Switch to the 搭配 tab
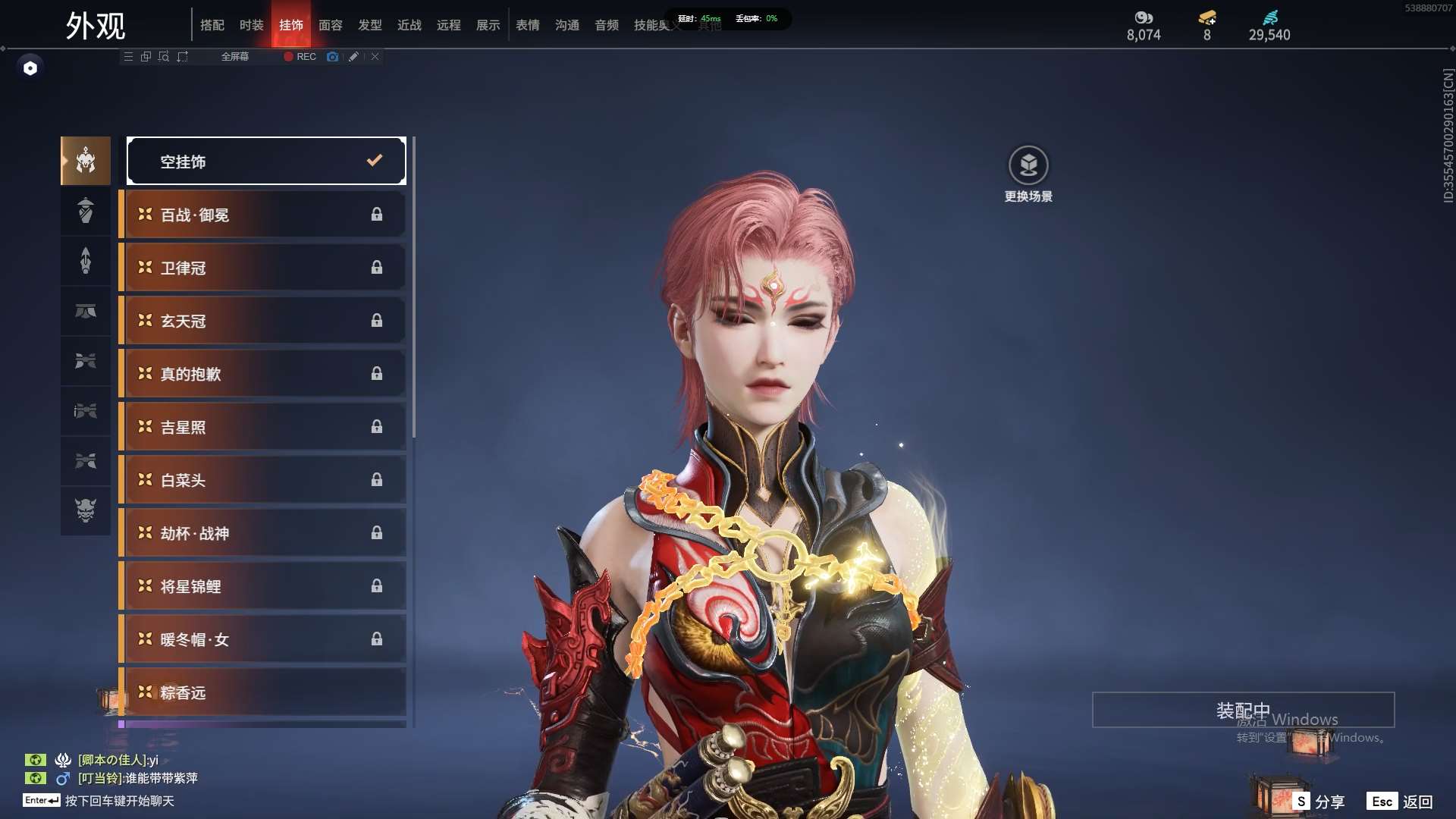Image resolution: width=1456 pixels, height=819 pixels. click(212, 25)
